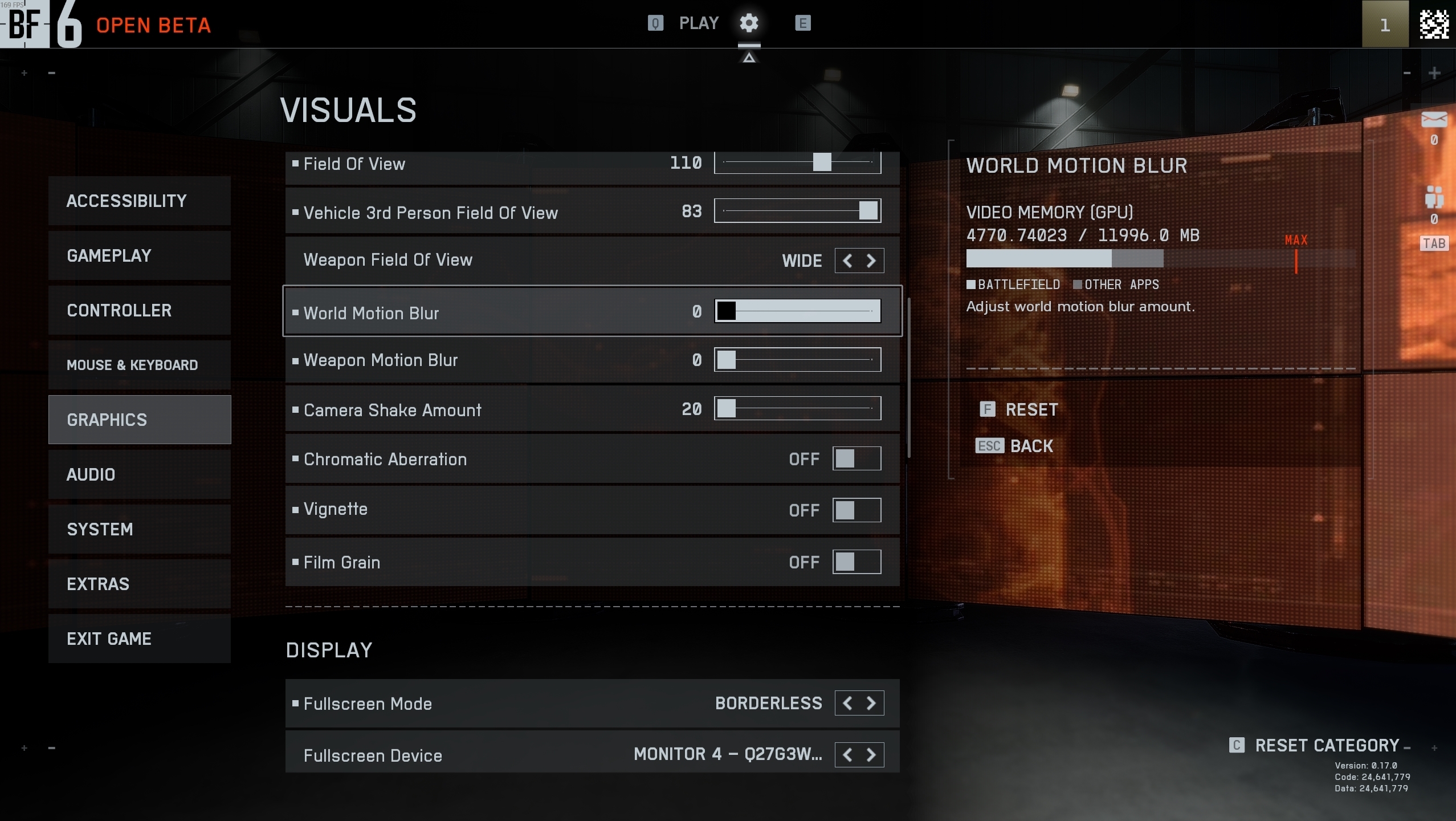Click the player profile tile in top-right corner

[1384, 25]
